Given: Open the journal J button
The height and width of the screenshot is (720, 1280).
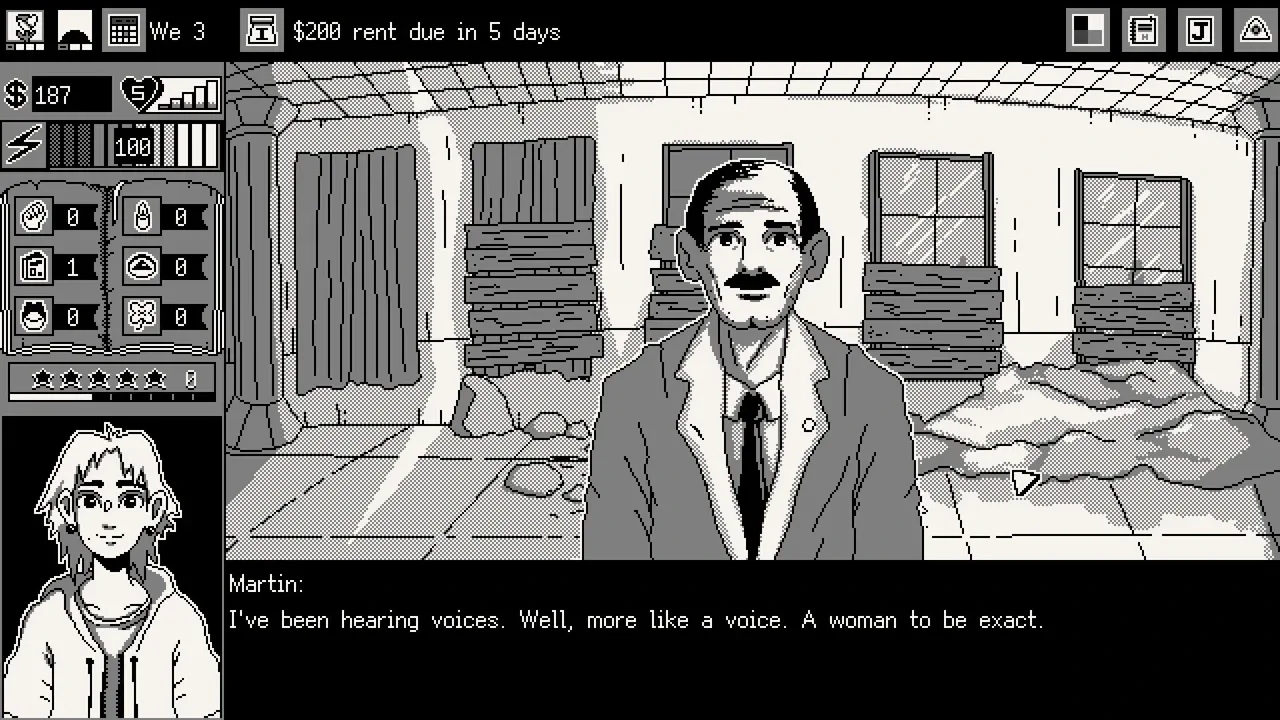Looking at the screenshot, I should point(1199,31).
